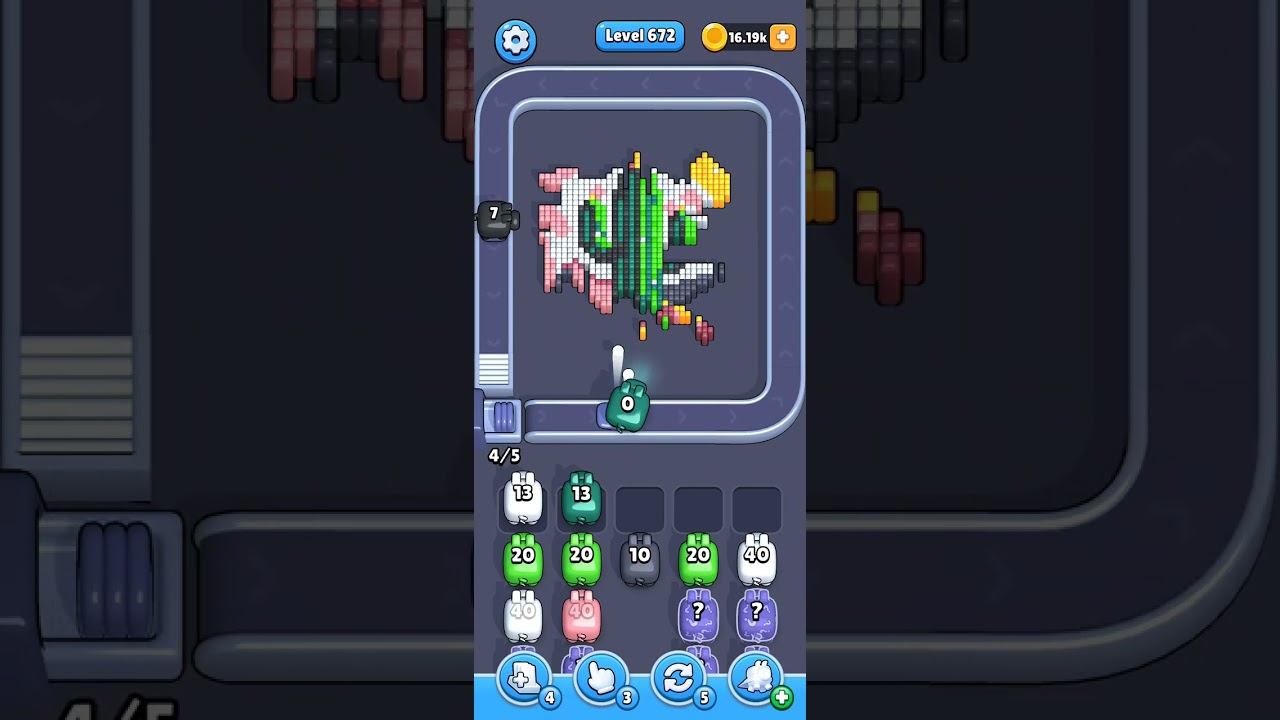The image size is (1280, 720).
Task: Tap the black tank showing 10
Action: pyautogui.click(x=640, y=558)
